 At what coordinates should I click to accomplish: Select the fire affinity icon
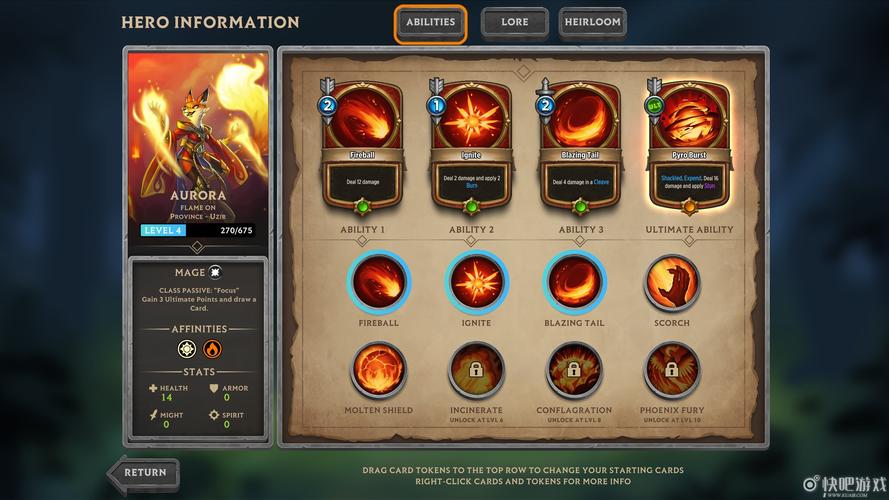pyautogui.click(x=212, y=349)
